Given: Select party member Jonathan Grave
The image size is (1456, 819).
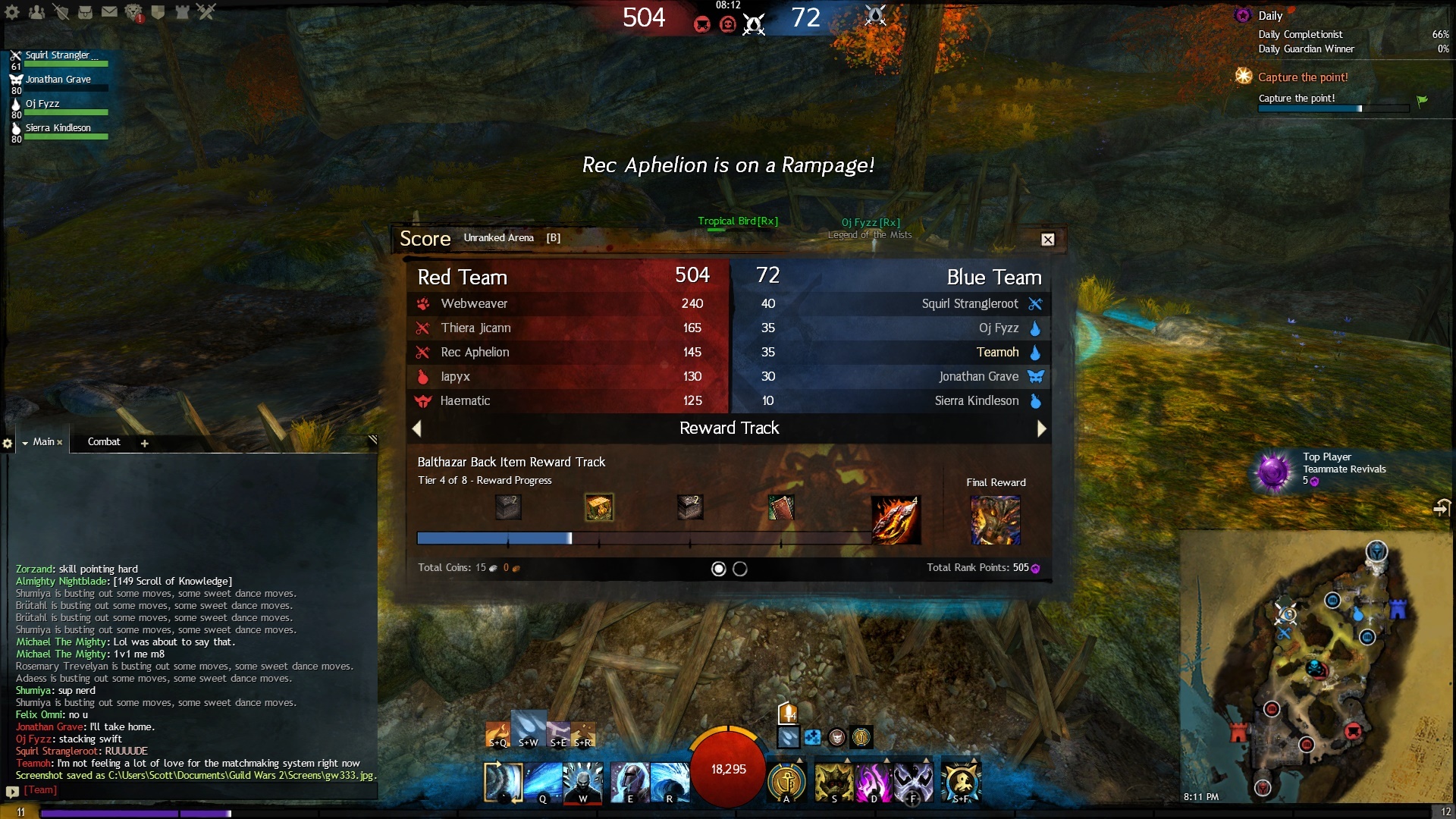Looking at the screenshot, I should [58, 80].
